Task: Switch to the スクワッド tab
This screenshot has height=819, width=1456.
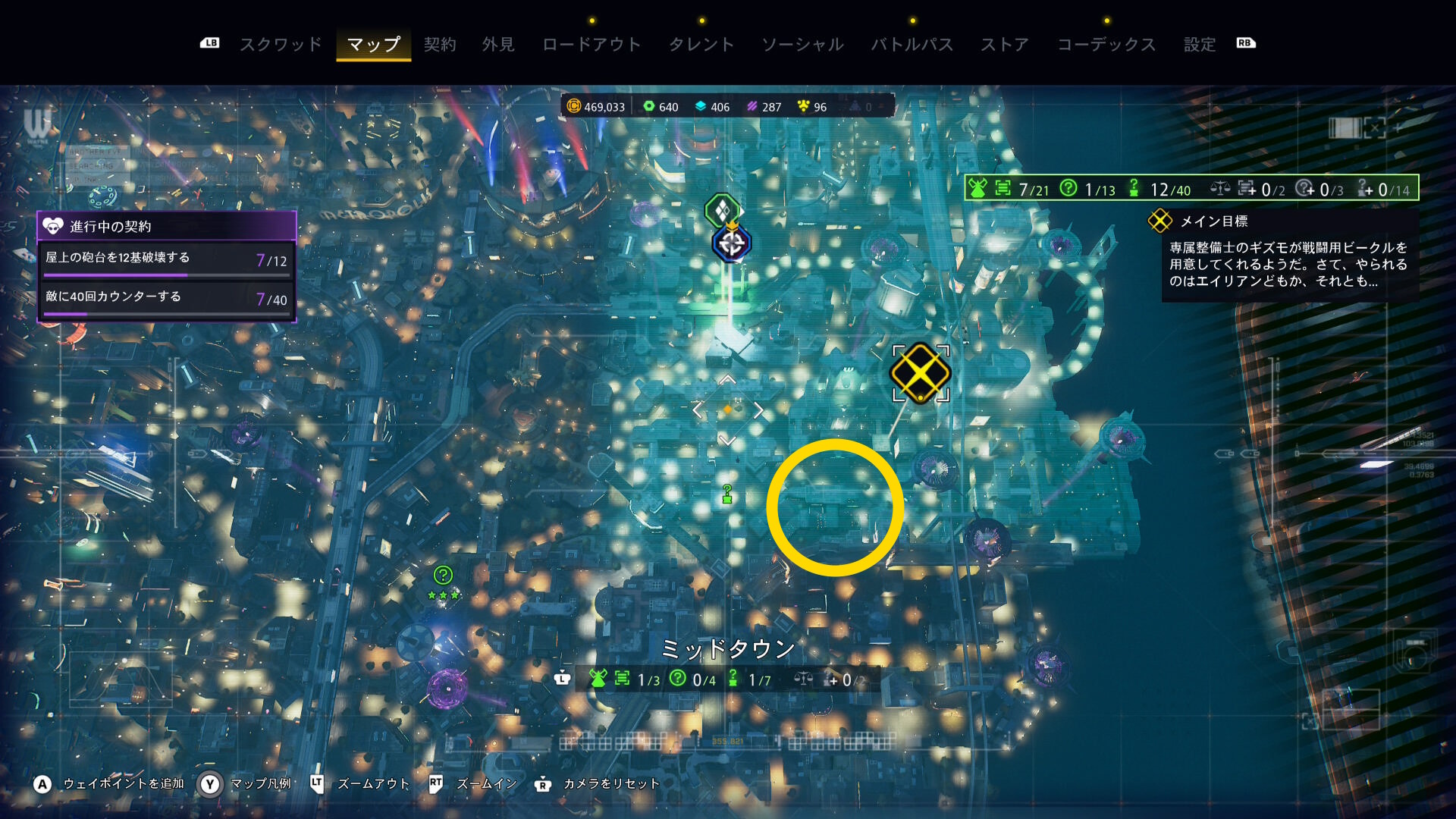Action: pos(281,45)
